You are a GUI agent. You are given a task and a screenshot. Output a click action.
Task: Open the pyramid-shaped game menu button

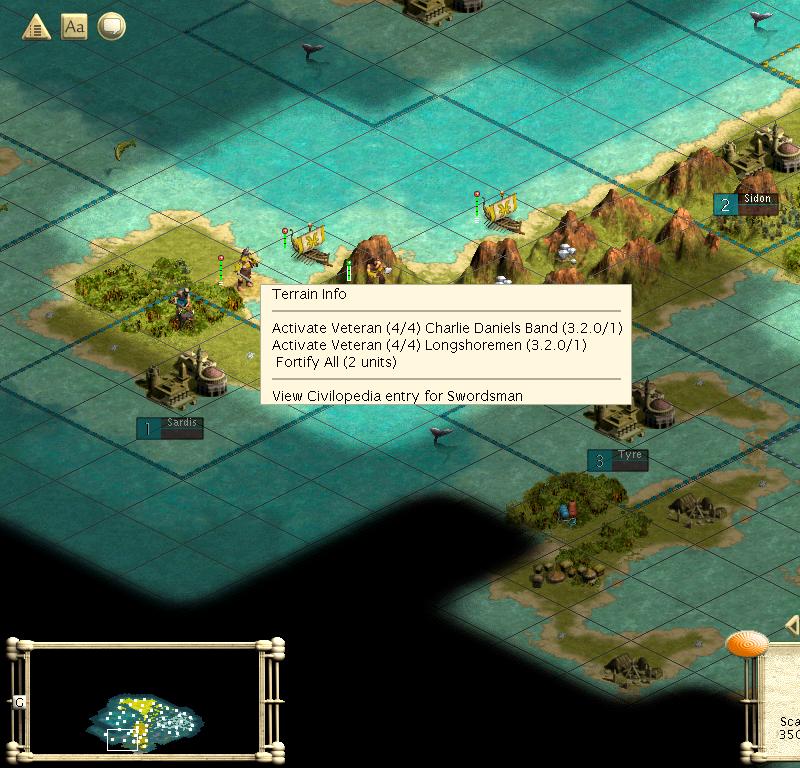38,27
